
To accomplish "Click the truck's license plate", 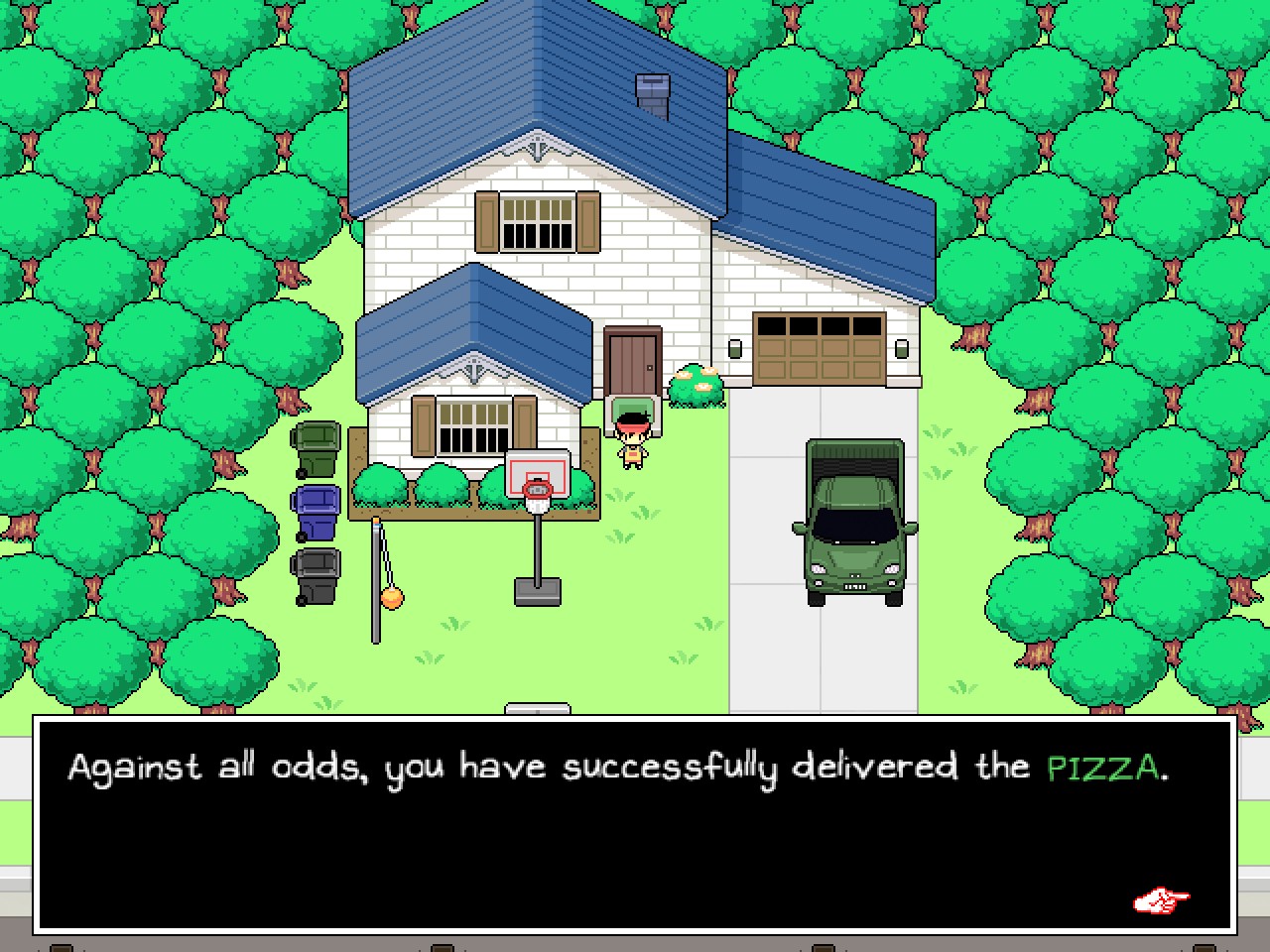I will (854, 586).
